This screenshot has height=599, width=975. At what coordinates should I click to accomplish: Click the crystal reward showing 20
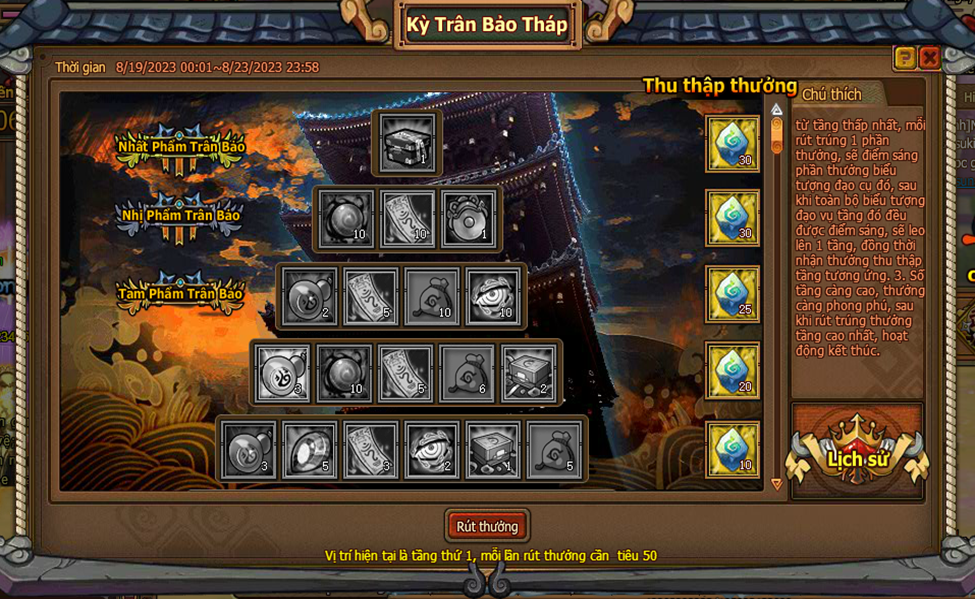point(733,370)
